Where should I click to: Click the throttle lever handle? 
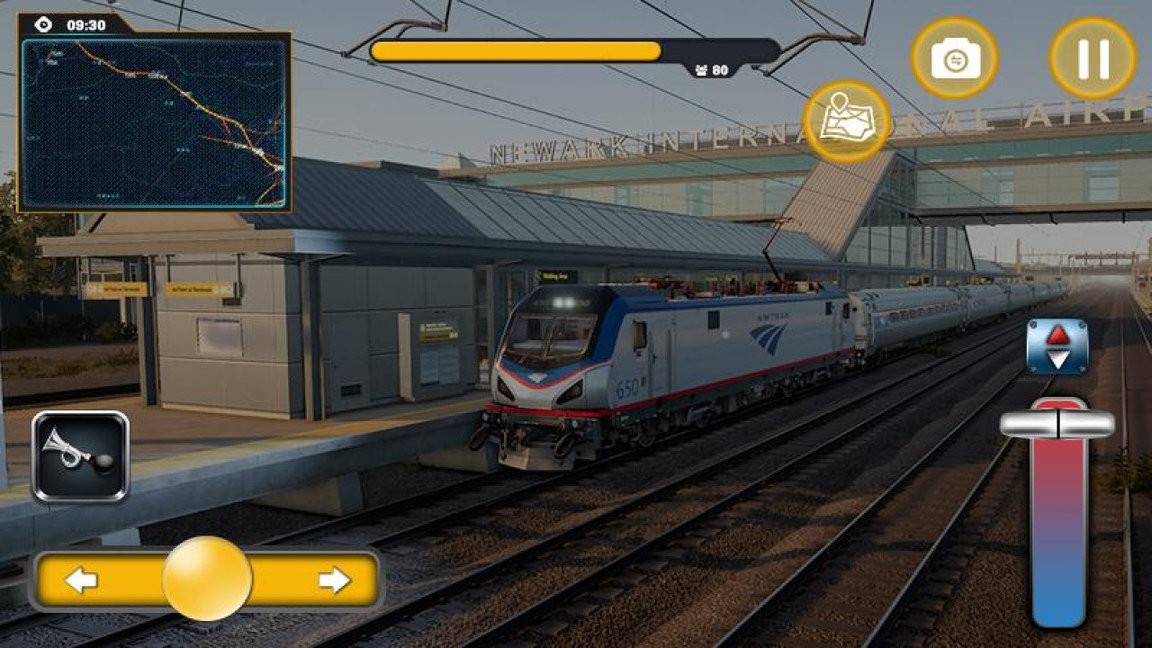coord(1057,424)
